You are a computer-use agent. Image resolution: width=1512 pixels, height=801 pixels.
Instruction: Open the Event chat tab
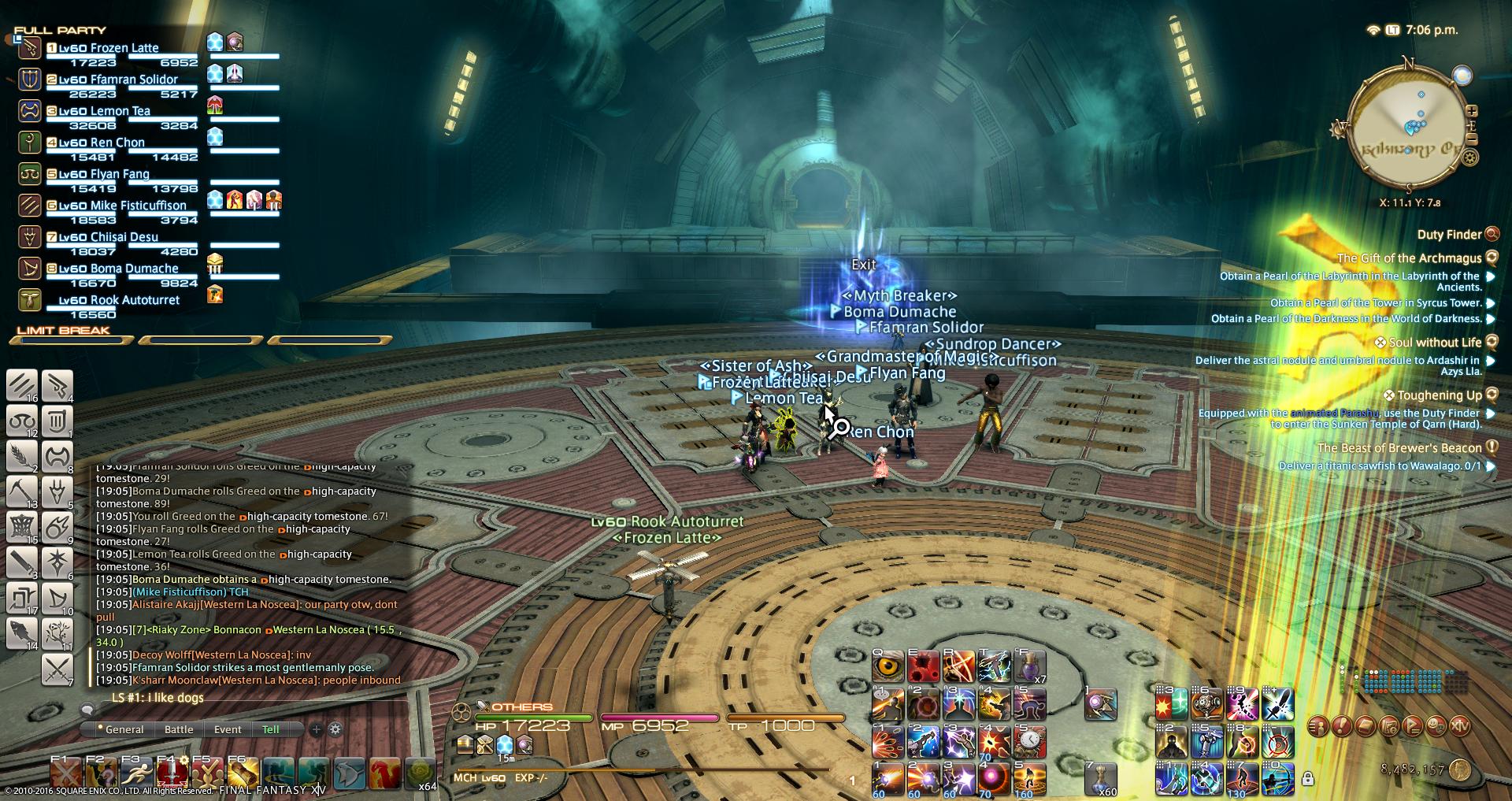228,729
